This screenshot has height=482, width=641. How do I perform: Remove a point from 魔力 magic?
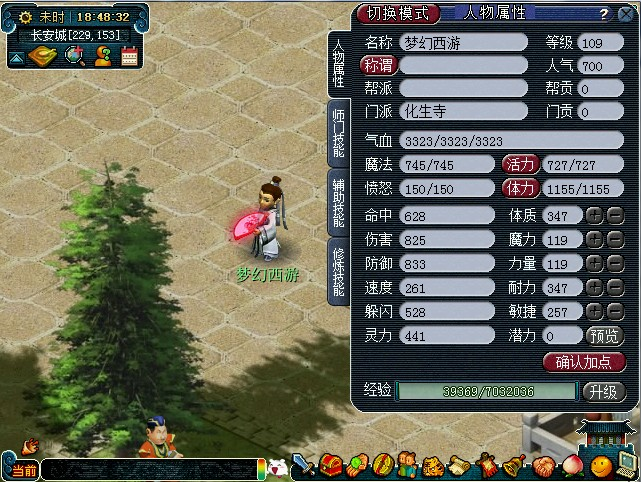[614, 239]
